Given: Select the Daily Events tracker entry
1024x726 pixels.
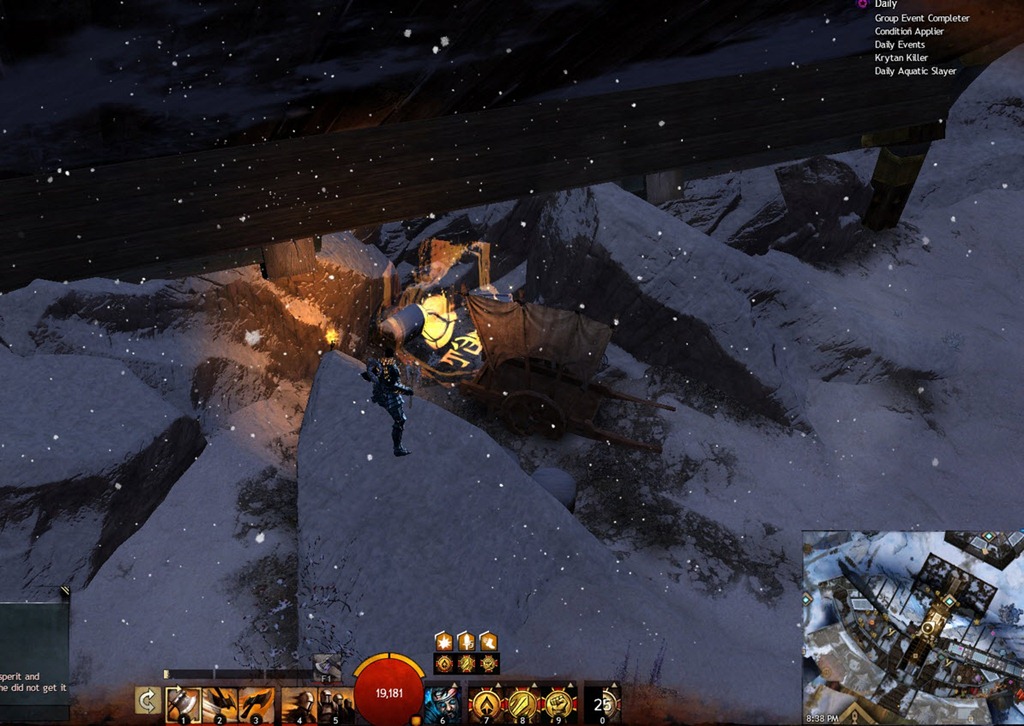Looking at the screenshot, I should tap(899, 45).
